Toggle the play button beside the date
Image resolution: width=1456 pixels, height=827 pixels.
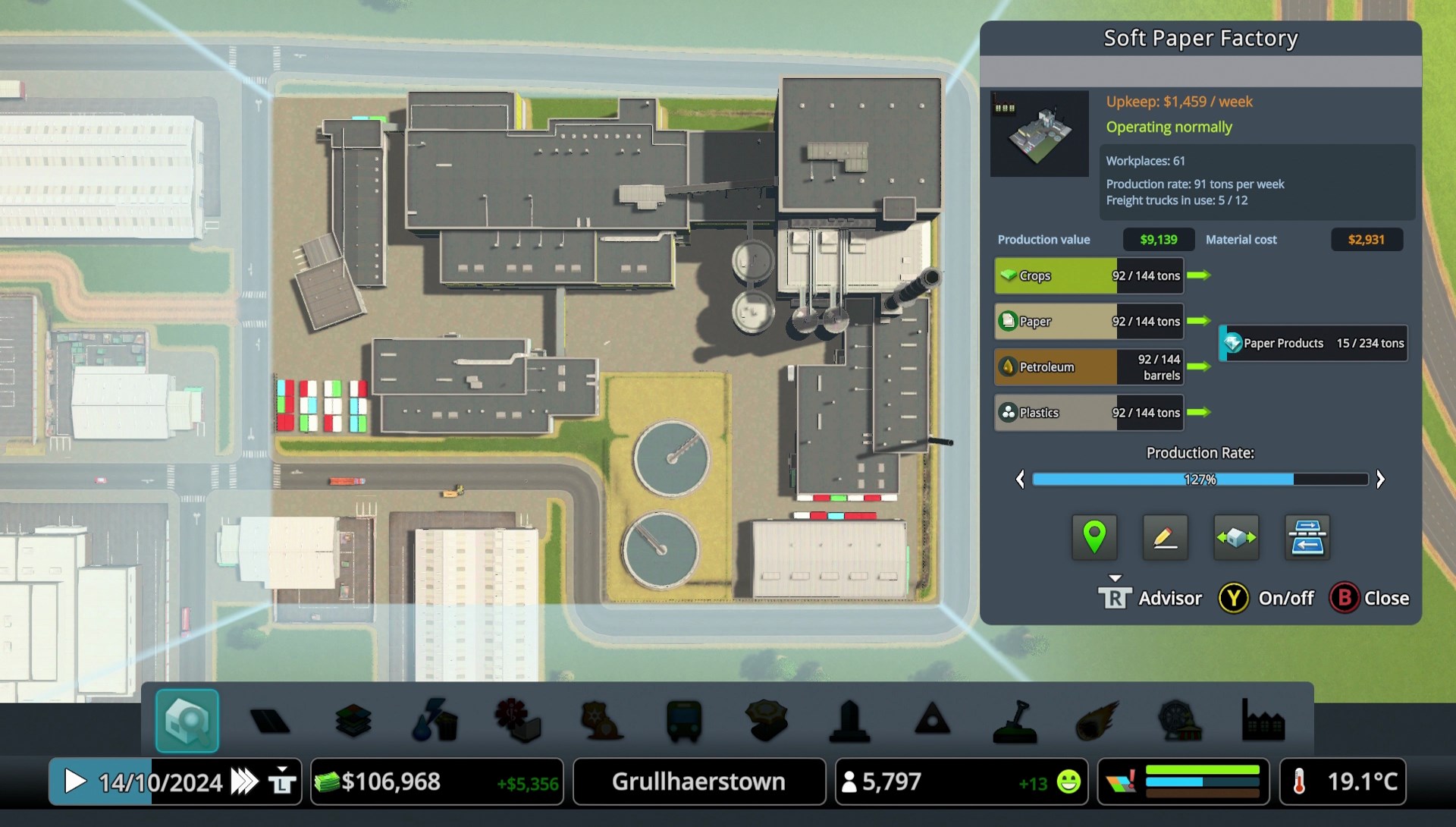tap(74, 781)
